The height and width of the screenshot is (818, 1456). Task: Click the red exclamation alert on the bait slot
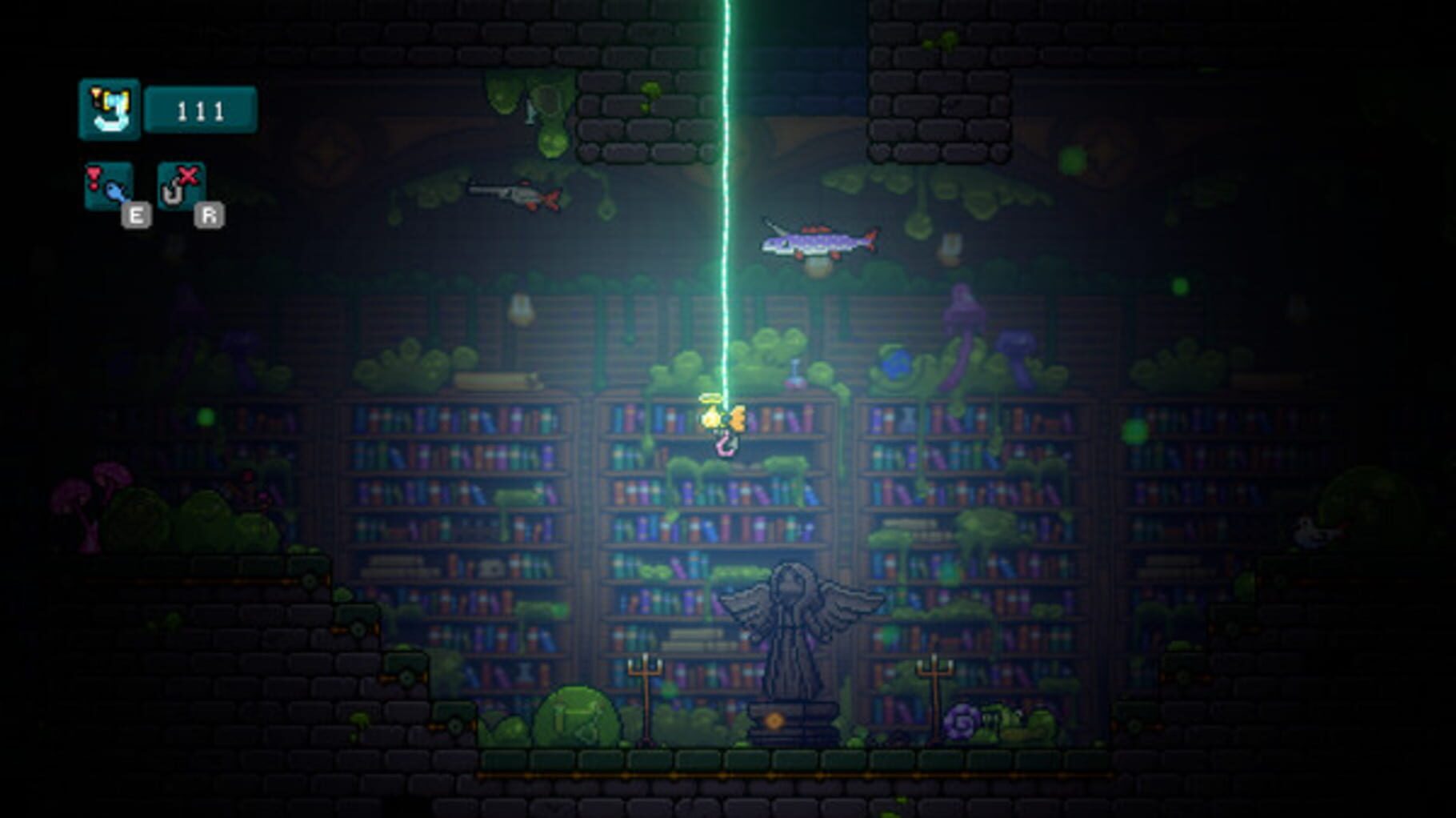coord(94,178)
